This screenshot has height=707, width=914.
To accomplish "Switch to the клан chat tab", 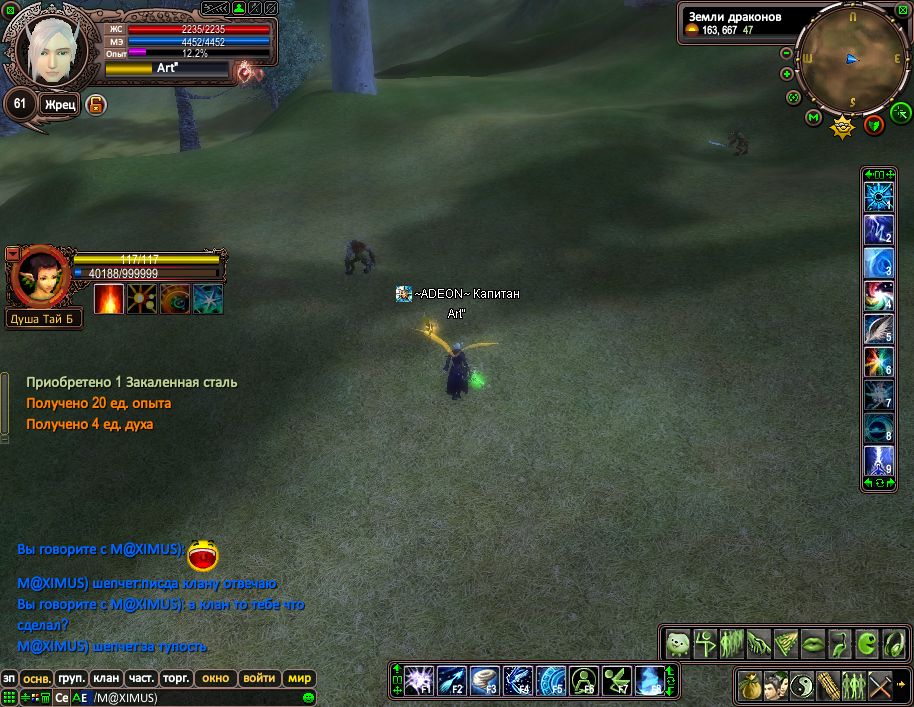I will [x=105, y=678].
